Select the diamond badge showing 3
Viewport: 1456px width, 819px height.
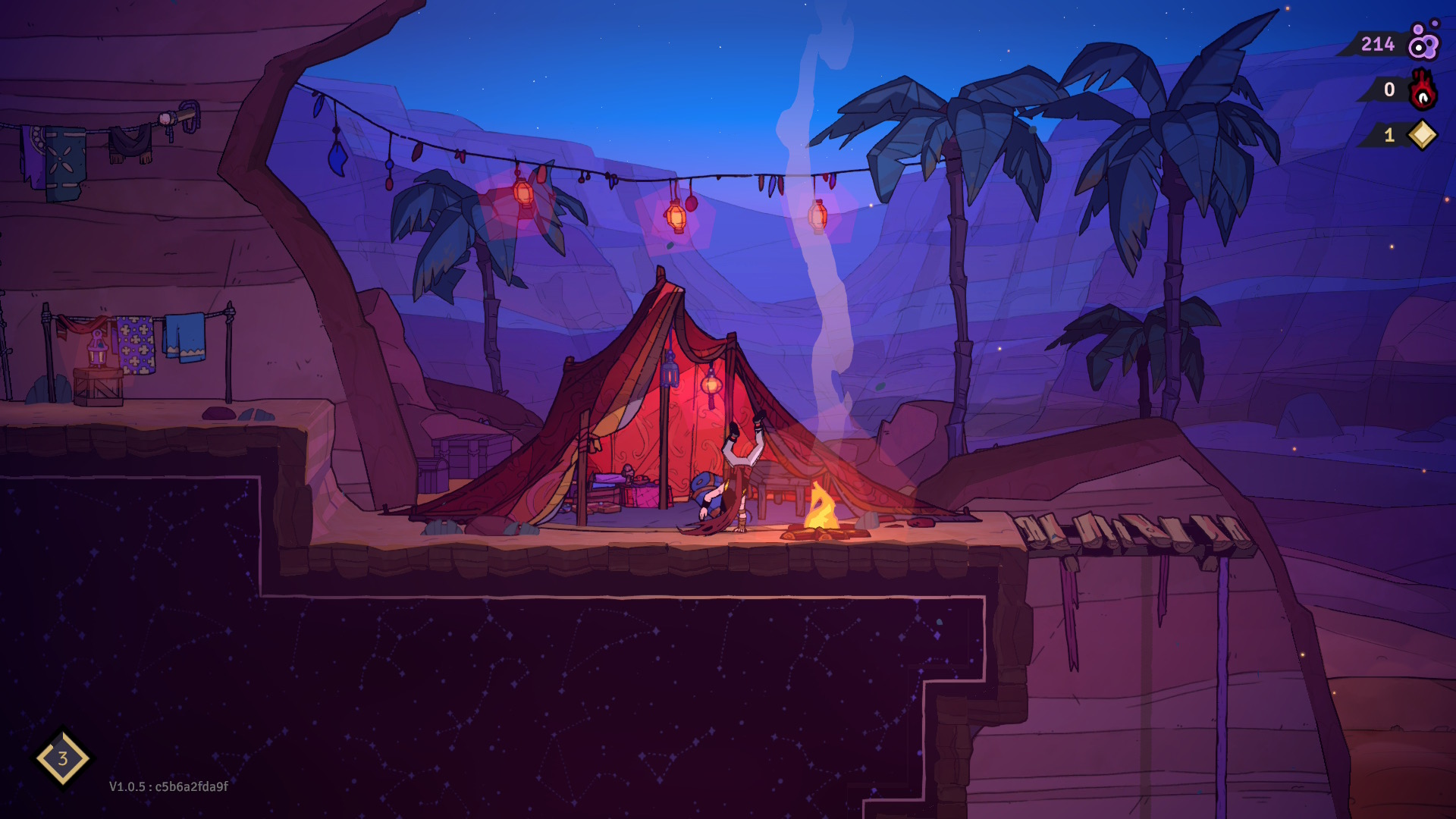coord(63,758)
